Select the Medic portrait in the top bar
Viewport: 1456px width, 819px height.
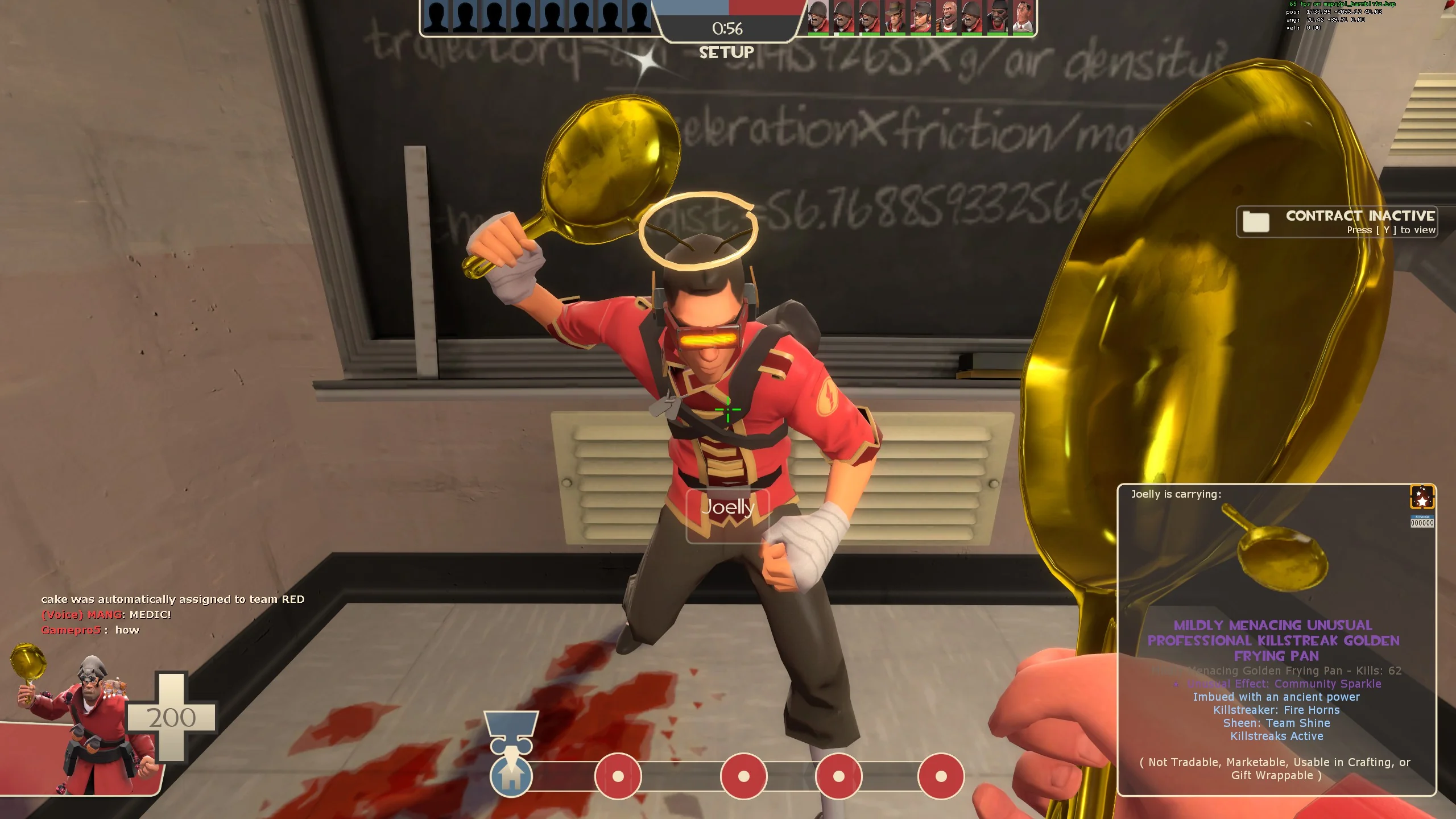pyautogui.click(x=1023, y=17)
